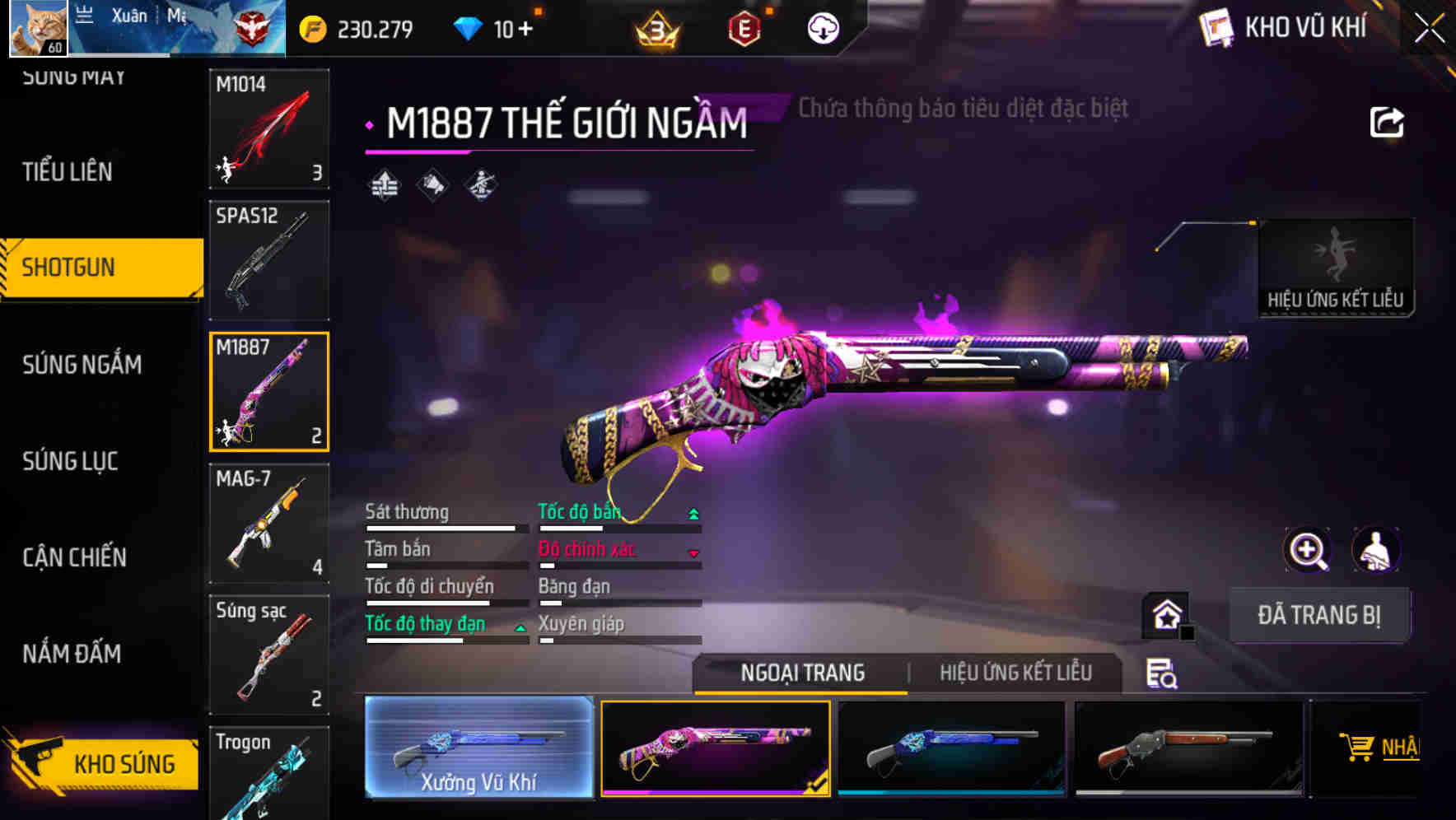Image resolution: width=1456 pixels, height=820 pixels.
Task: Open the cloud download icon in the top bar
Action: (x=824, y=27)
